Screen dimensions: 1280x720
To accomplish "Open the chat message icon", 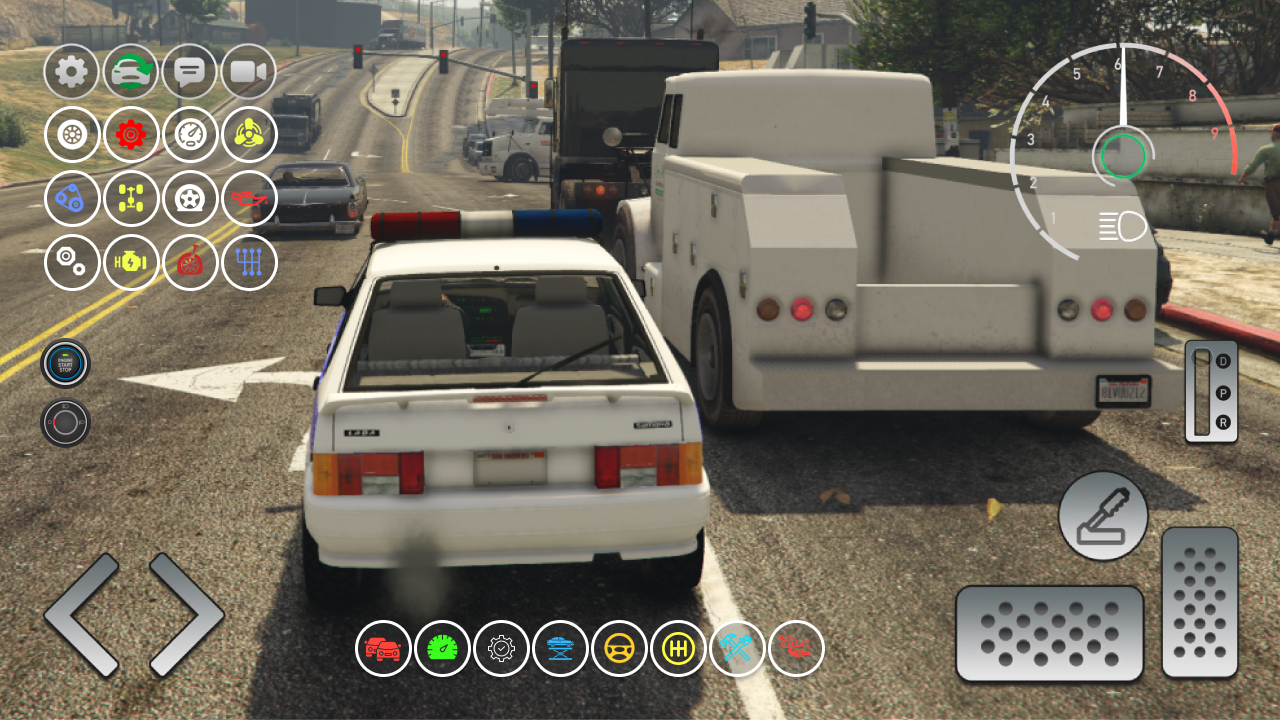I will tap(189, 71).
